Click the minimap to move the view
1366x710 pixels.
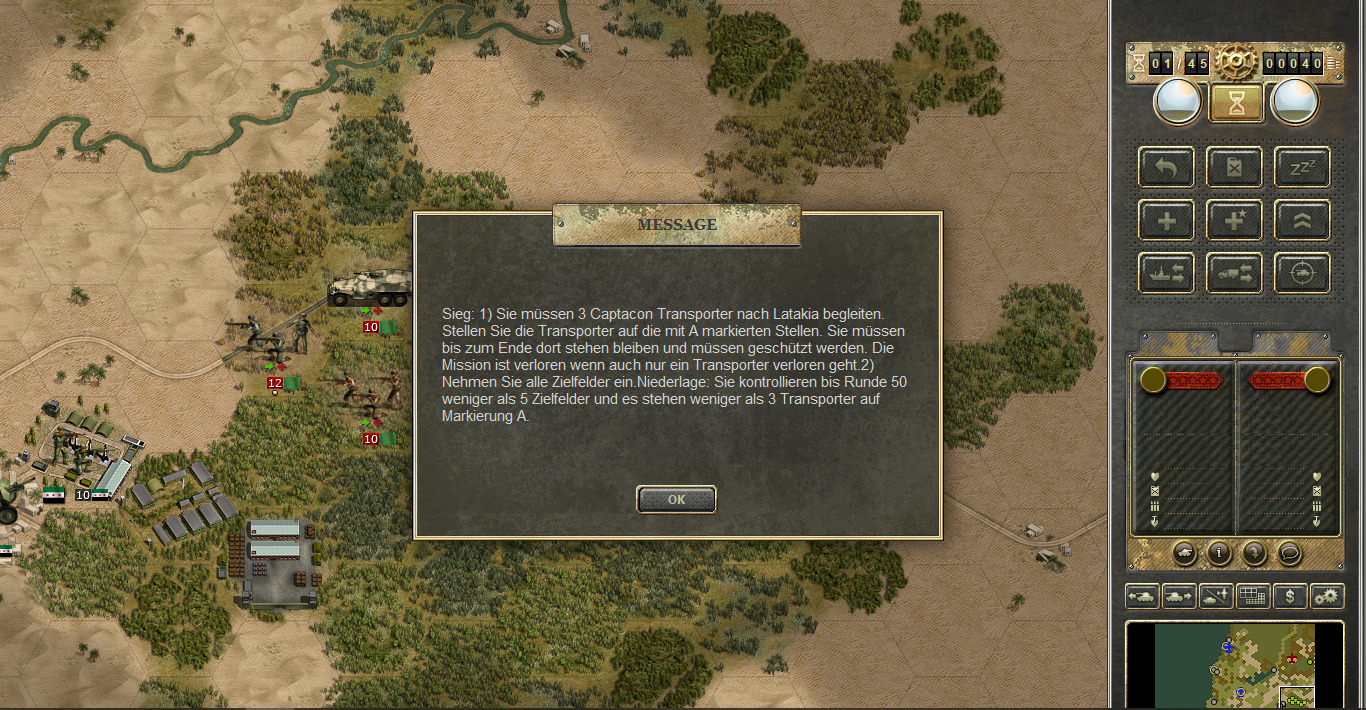tap(1234, 663)
